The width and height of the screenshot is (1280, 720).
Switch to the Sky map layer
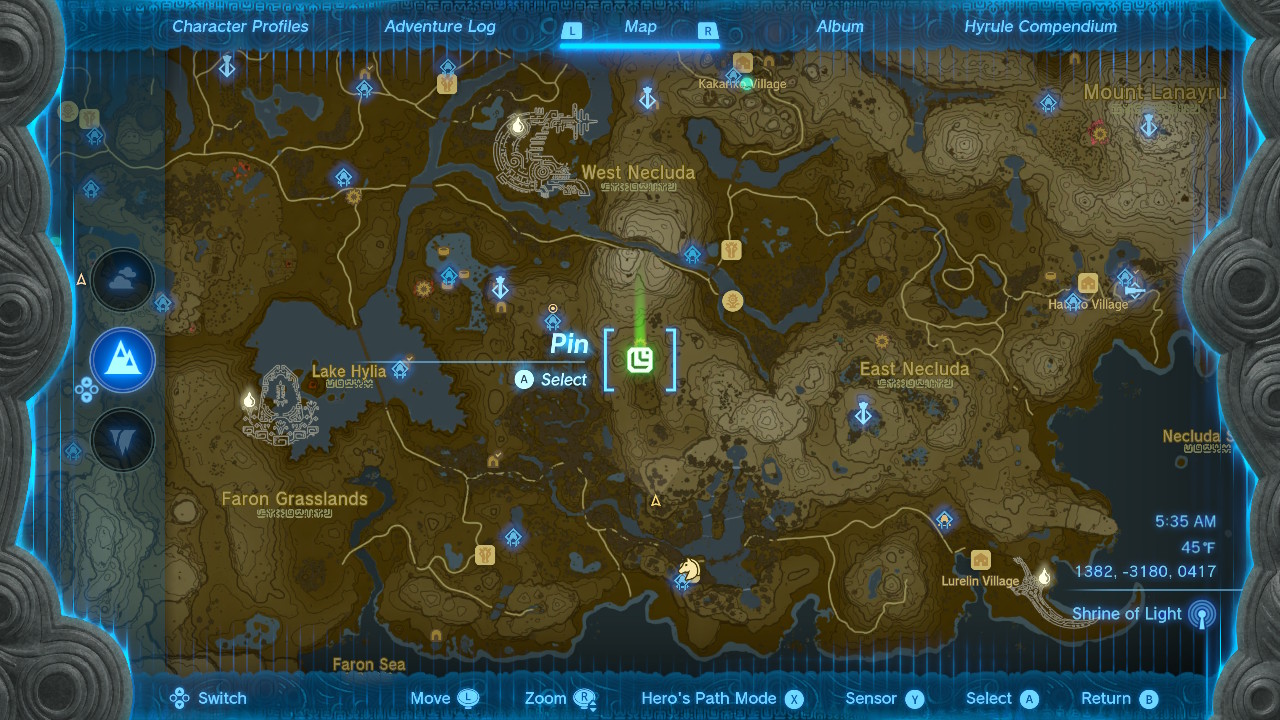click(121, 280)
